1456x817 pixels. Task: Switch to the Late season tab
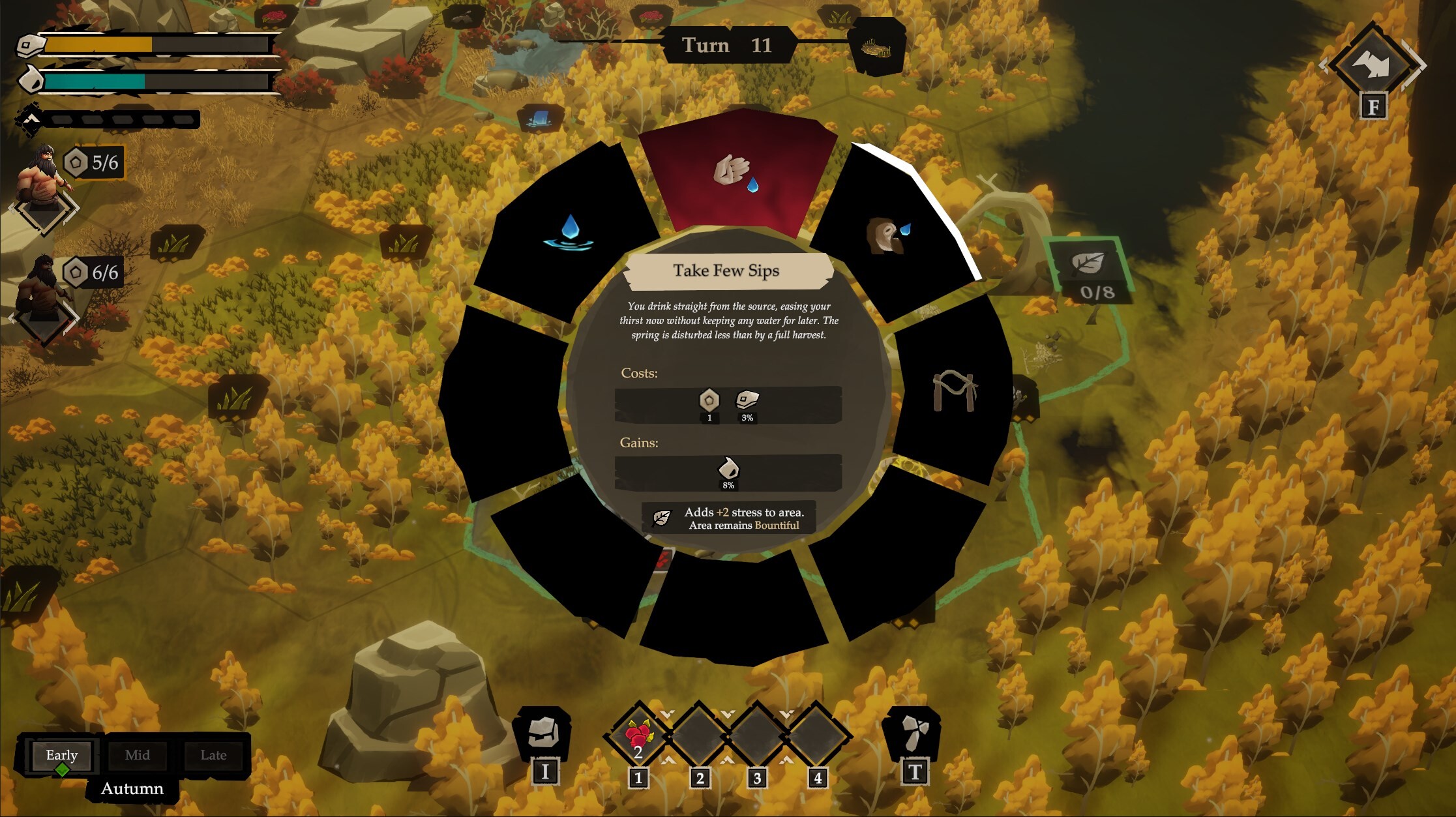pyautogui.click(x=214, y=755)
